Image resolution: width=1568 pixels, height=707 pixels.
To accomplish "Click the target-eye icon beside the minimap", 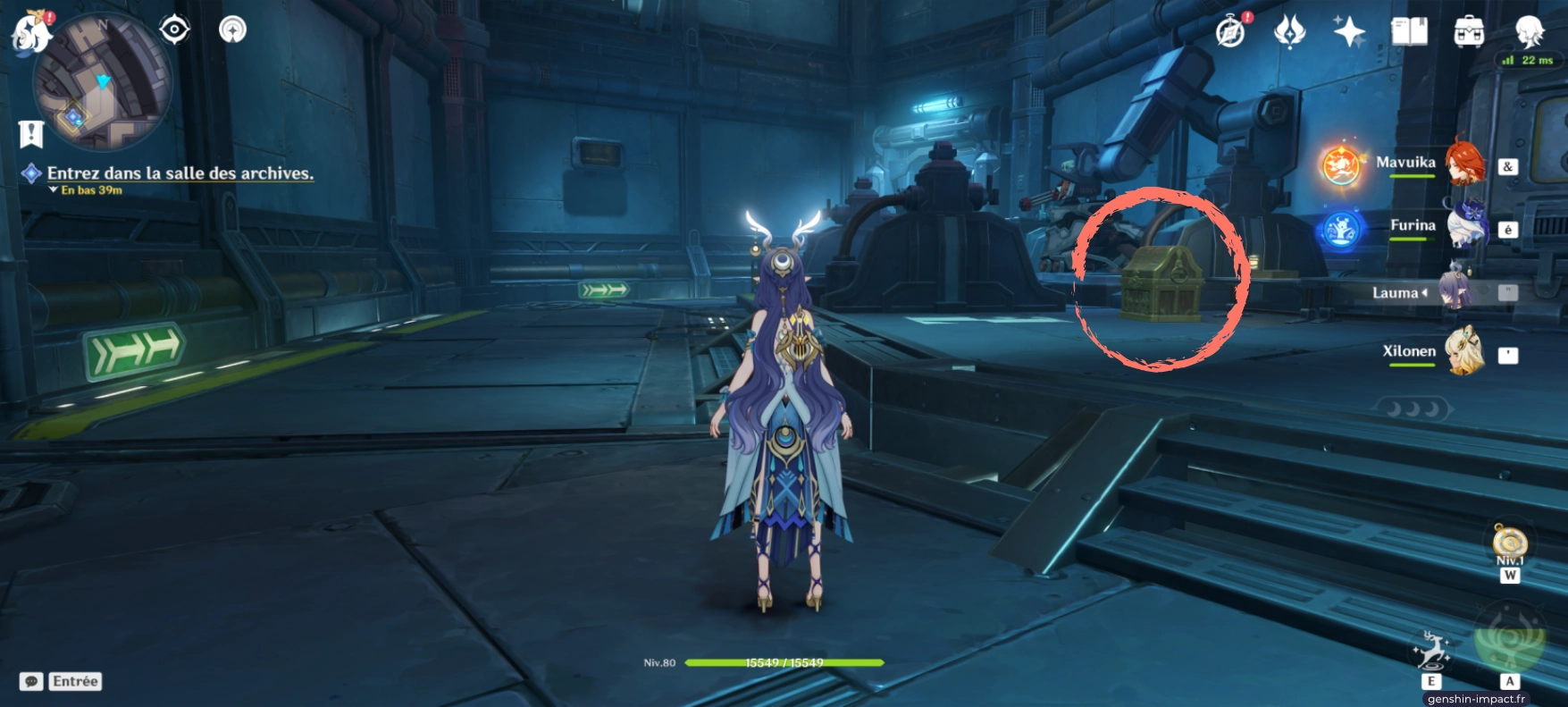I will pyautogui.click(x=174, y=30).
